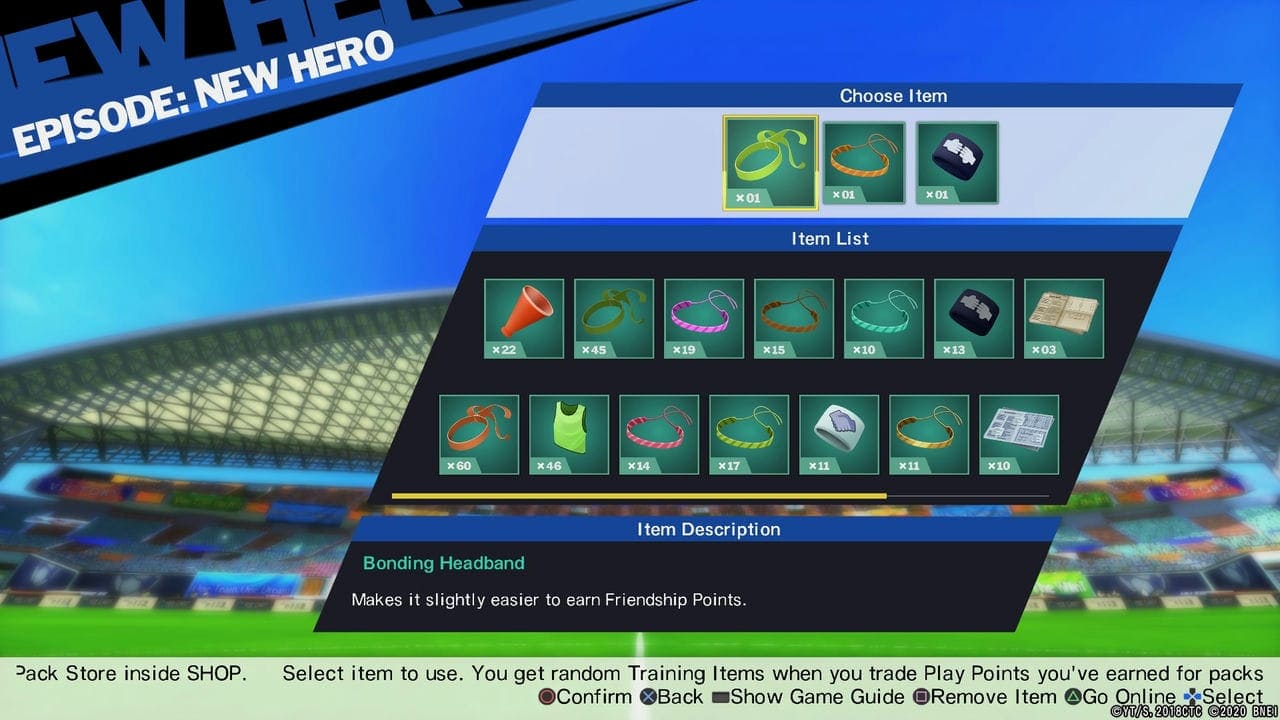Pick the black wristband showing x13
This screenshot has width=1280, height=720.
pos(973,317)
